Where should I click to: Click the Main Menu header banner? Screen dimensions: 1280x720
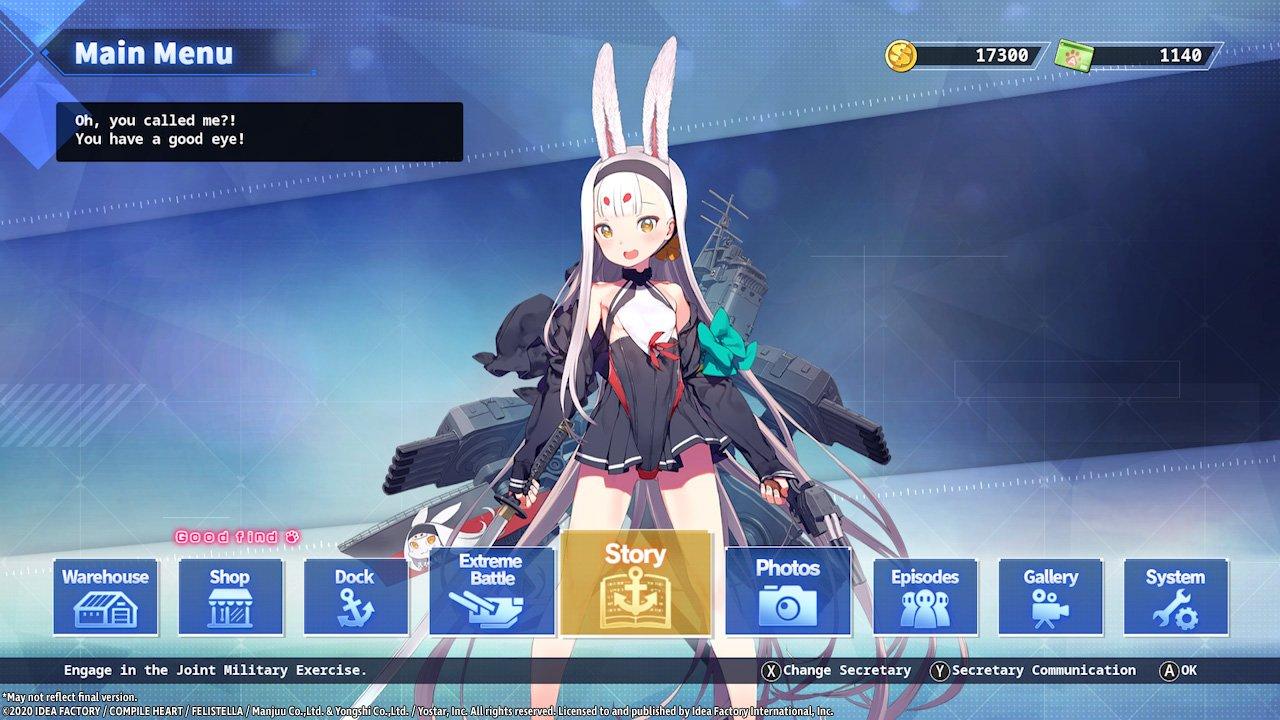point(150,54)
